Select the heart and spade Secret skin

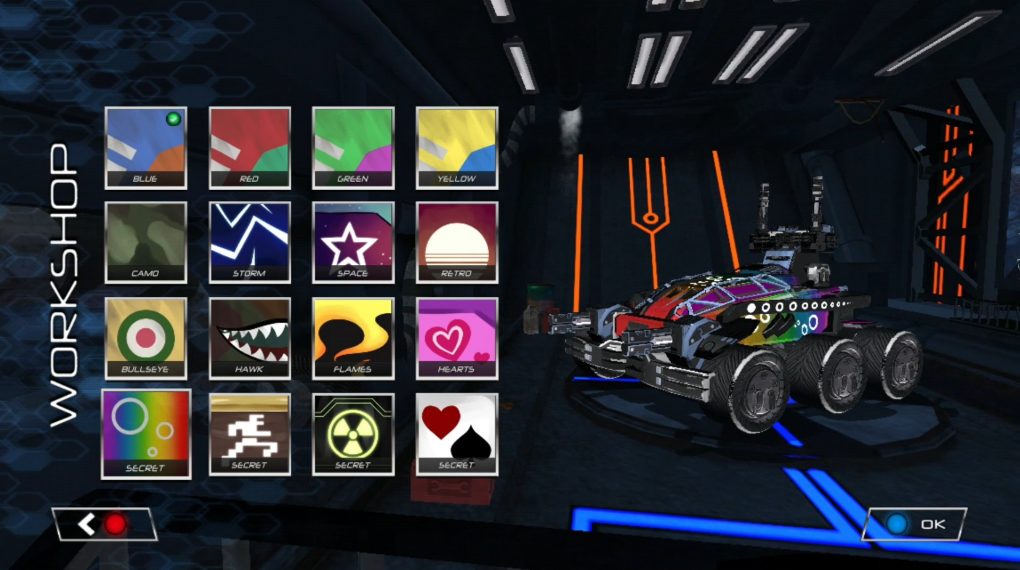(457, 433)
